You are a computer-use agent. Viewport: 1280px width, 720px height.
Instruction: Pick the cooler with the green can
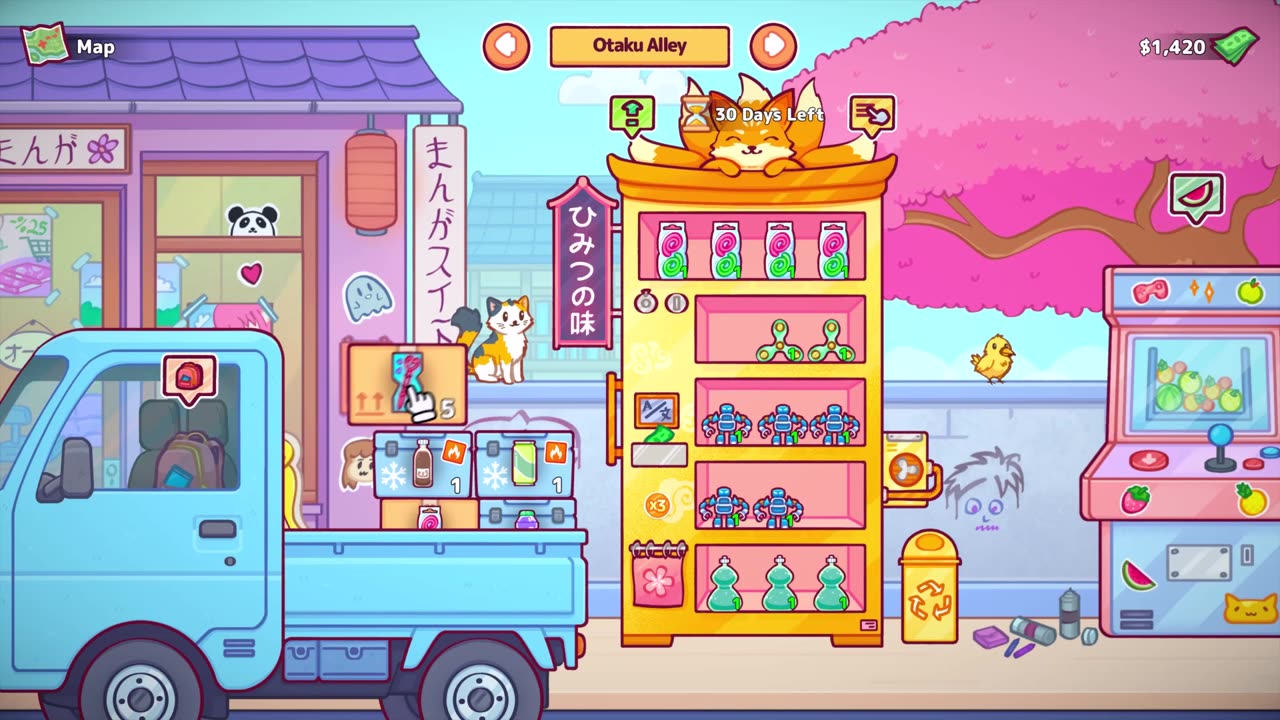tap(524, 464)
